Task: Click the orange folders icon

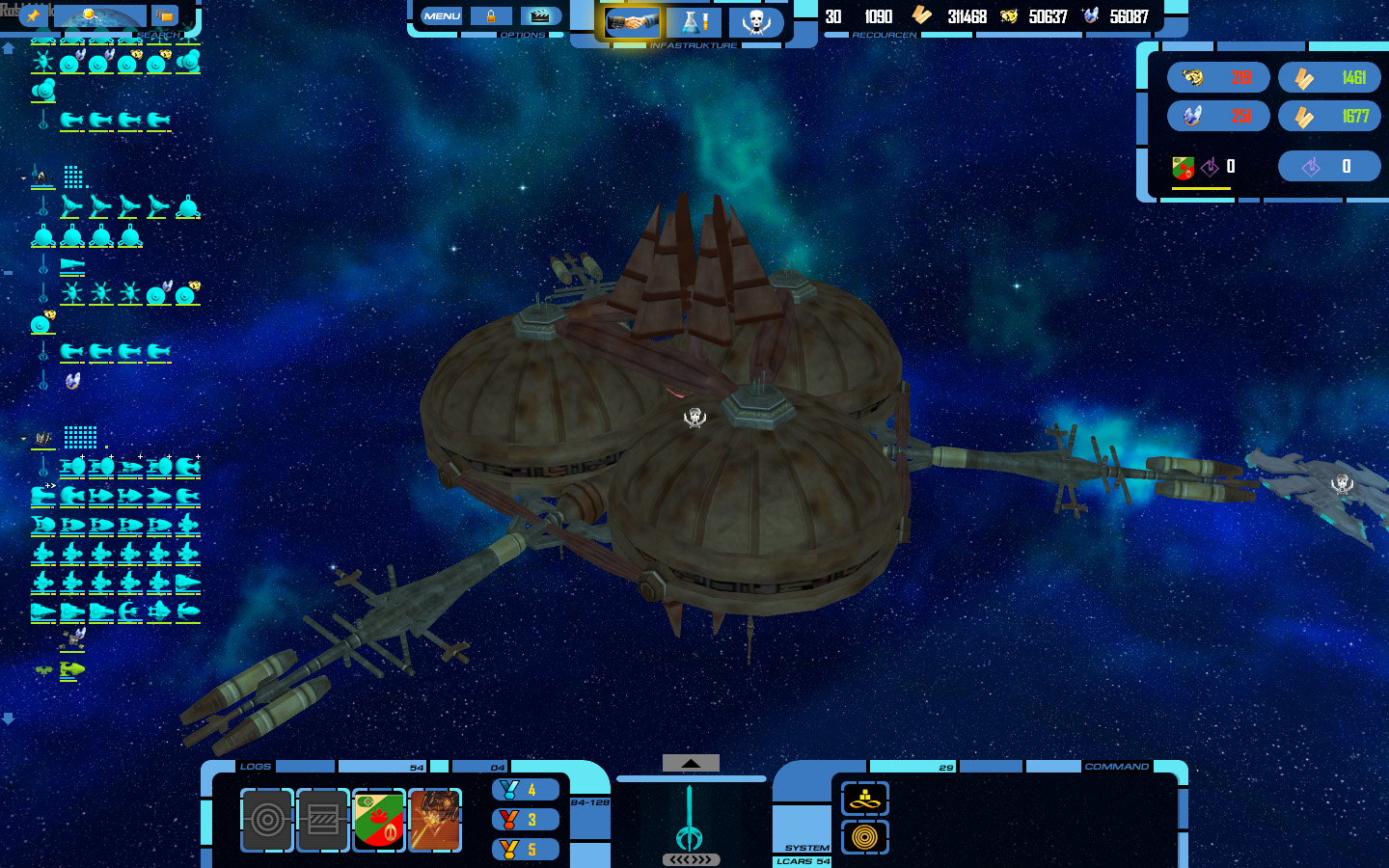Action: coord(165,16)
